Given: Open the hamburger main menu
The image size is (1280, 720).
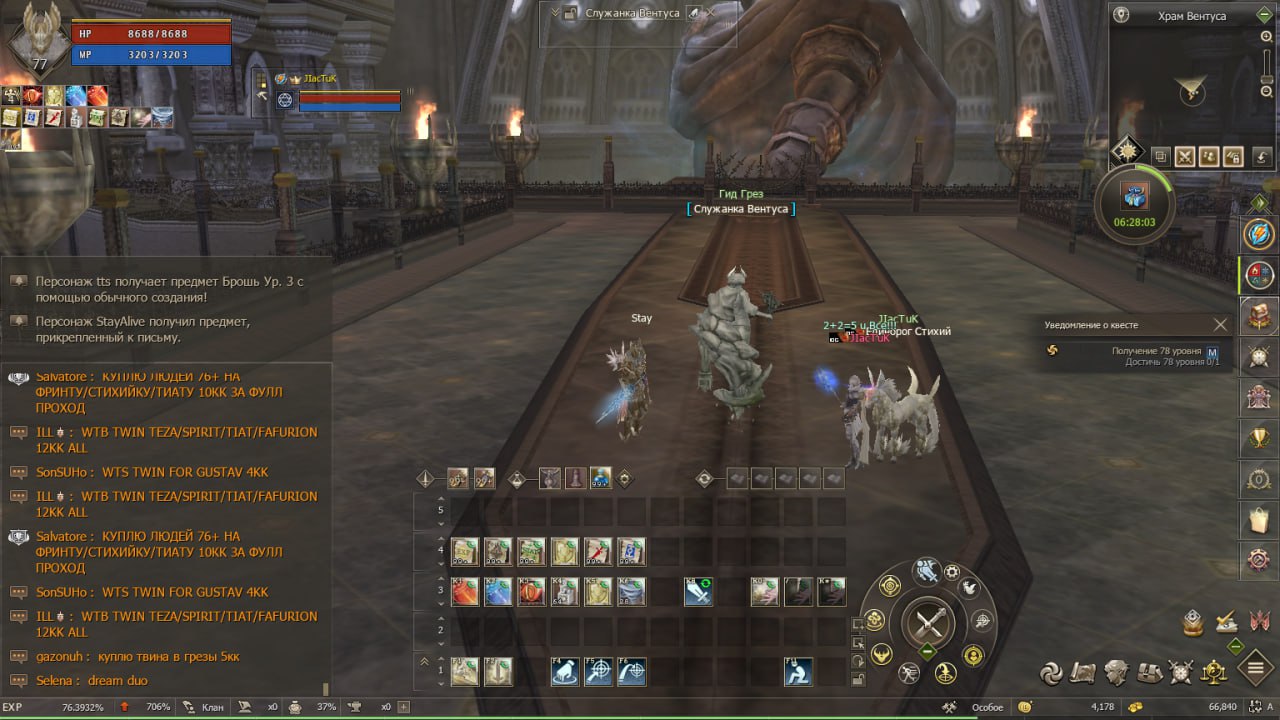Looking at the screenshot, I should pos(1257,670).
